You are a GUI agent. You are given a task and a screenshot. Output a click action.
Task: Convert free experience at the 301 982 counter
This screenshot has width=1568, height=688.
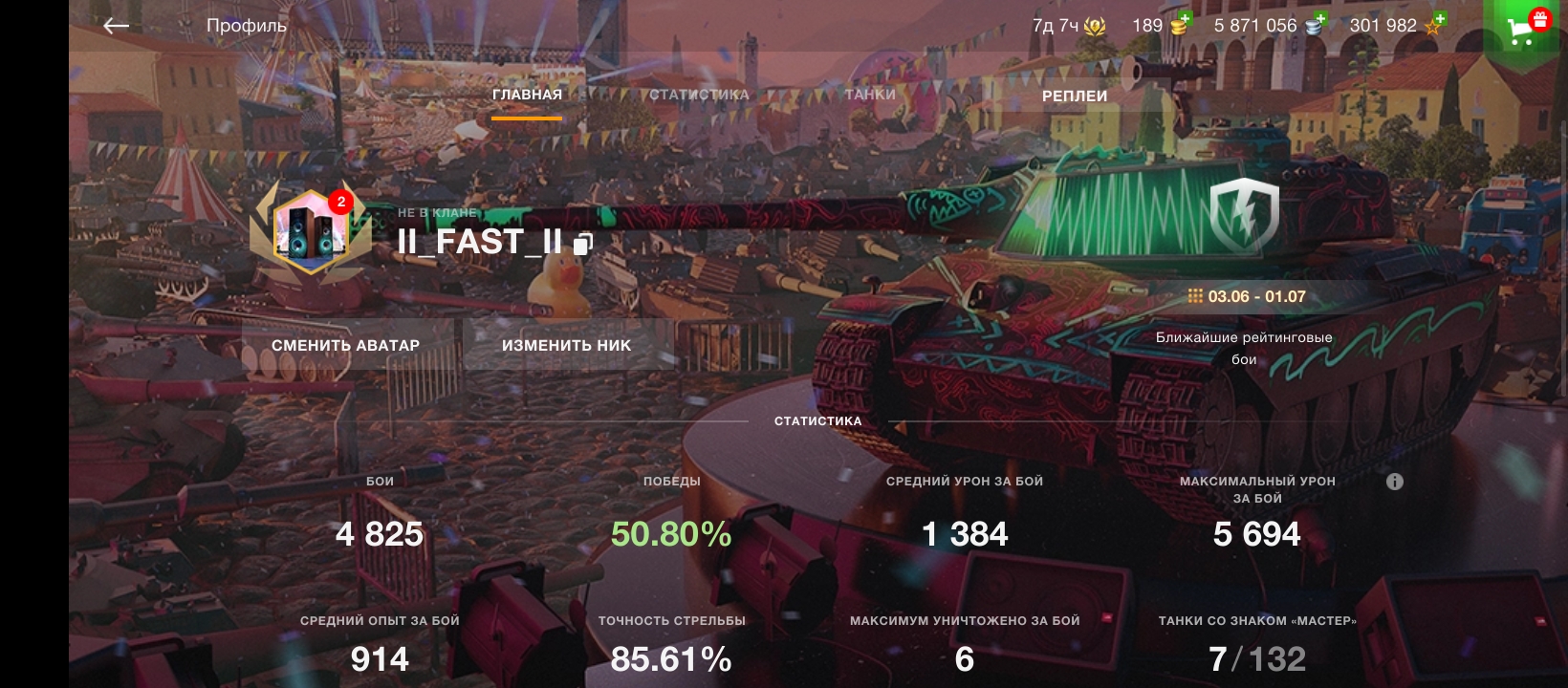pos(1396,26)
